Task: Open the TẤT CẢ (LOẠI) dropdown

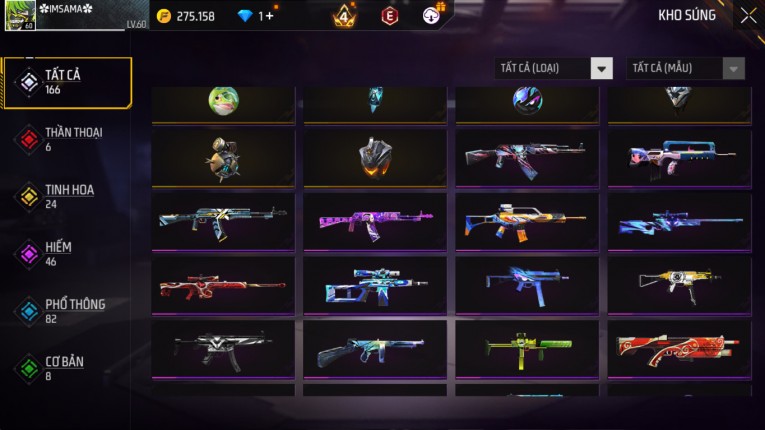Action: (x=554, y=68)
